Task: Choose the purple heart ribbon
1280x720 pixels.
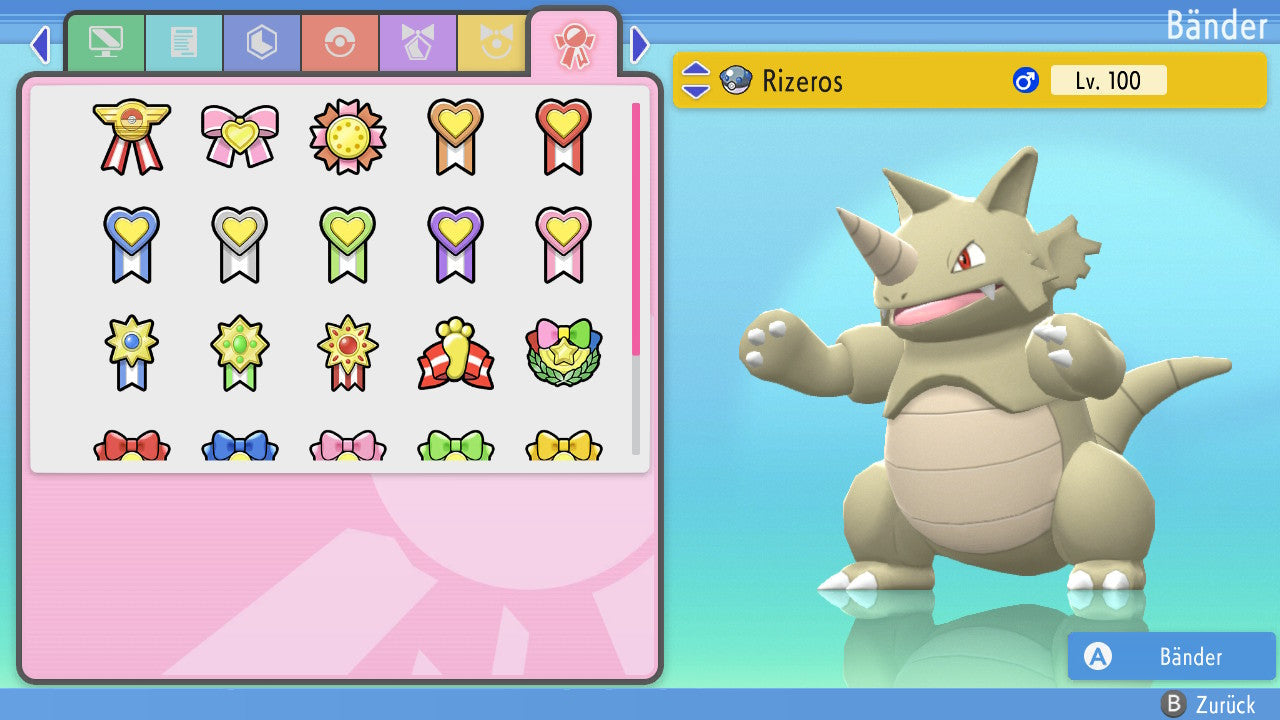Action: pos(456,244)
